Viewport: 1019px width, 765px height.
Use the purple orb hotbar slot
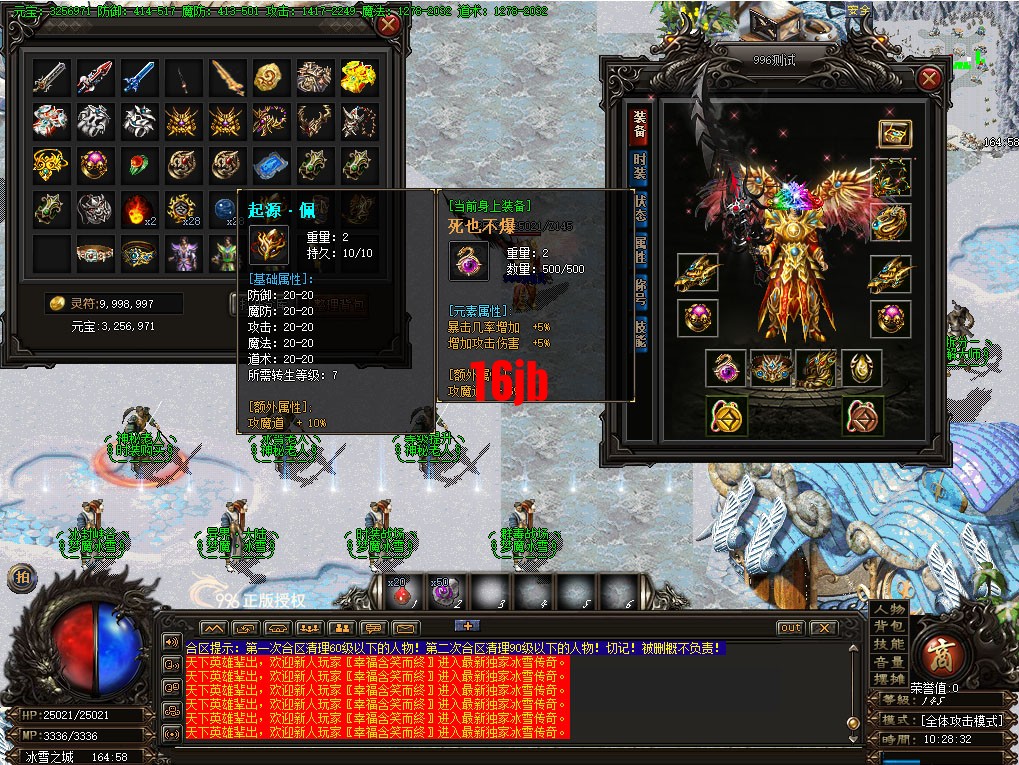[444, 594]
